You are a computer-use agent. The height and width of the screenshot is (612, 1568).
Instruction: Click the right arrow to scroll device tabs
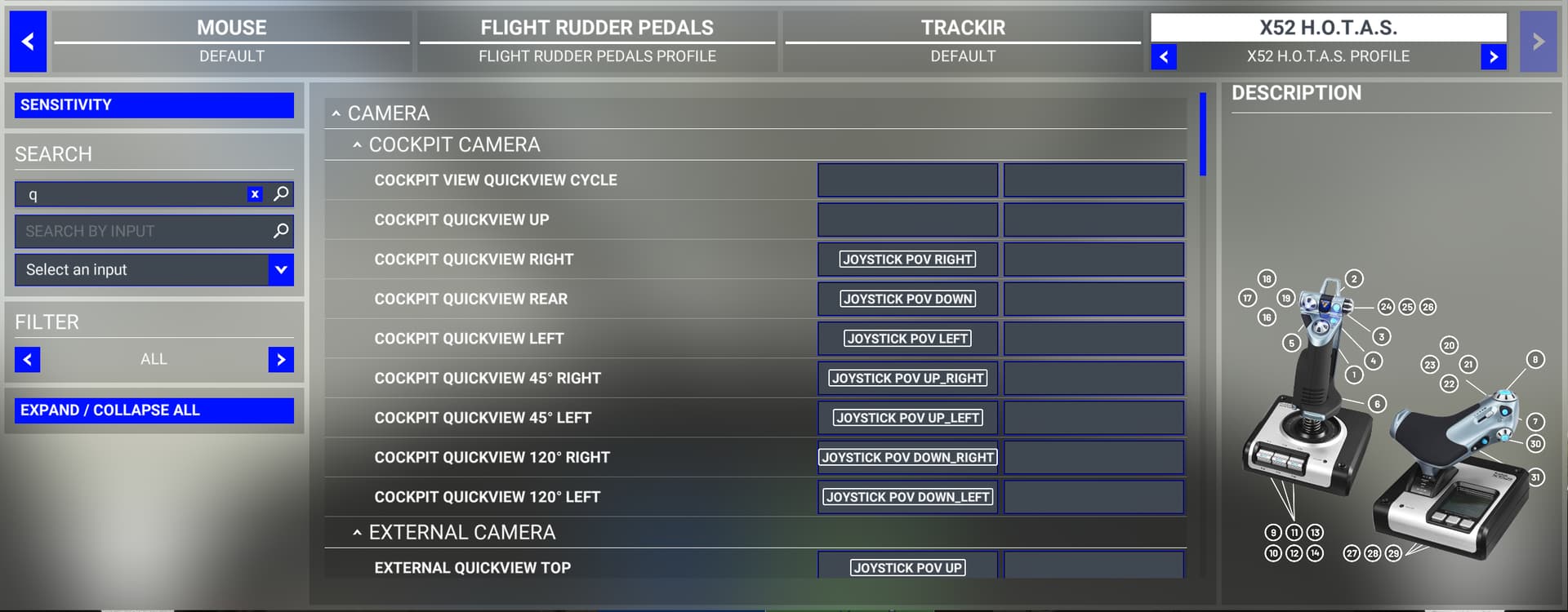1539,42
